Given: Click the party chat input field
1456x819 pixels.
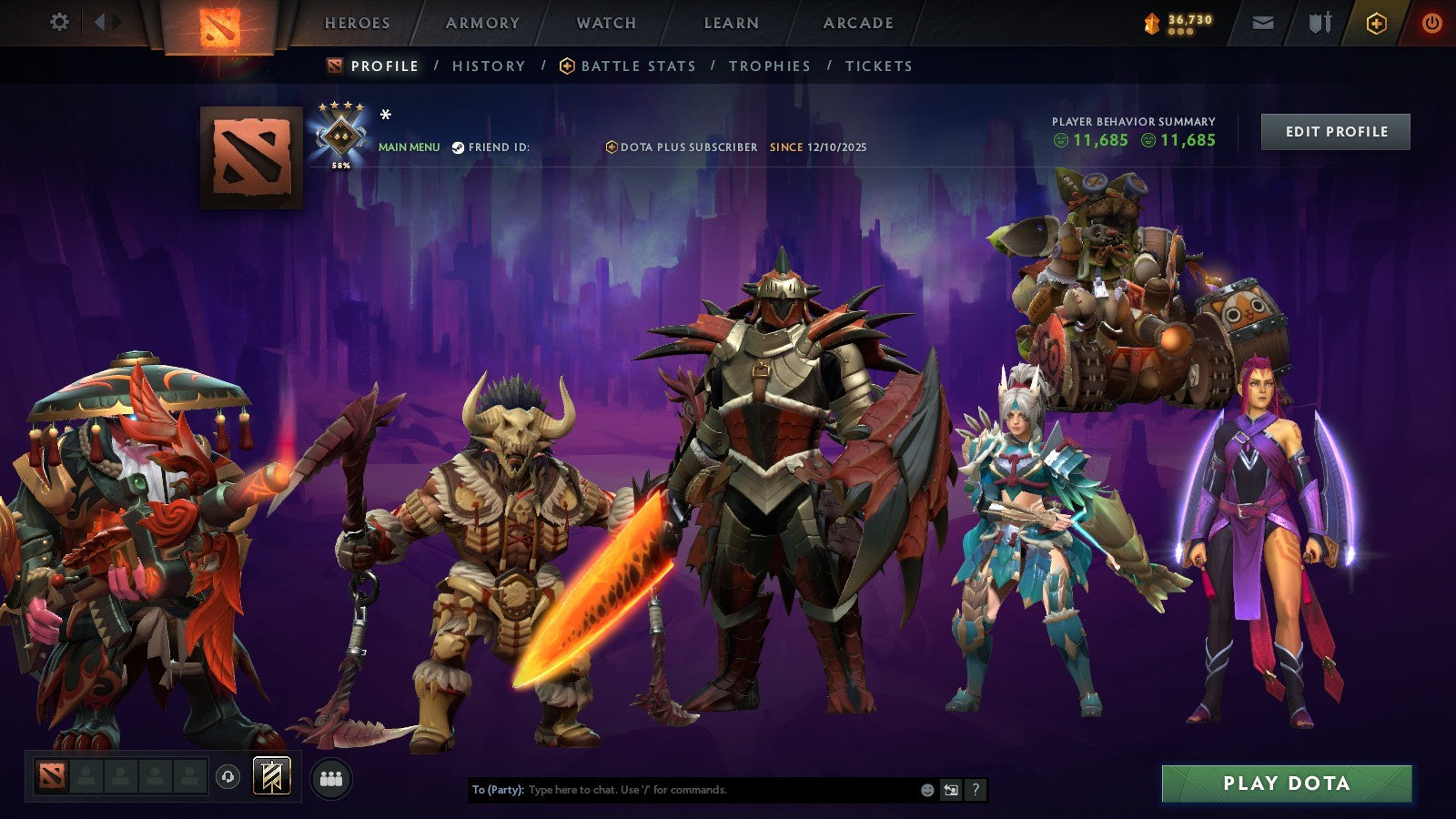Looking at the screenshot, I should tap(682, 791).
